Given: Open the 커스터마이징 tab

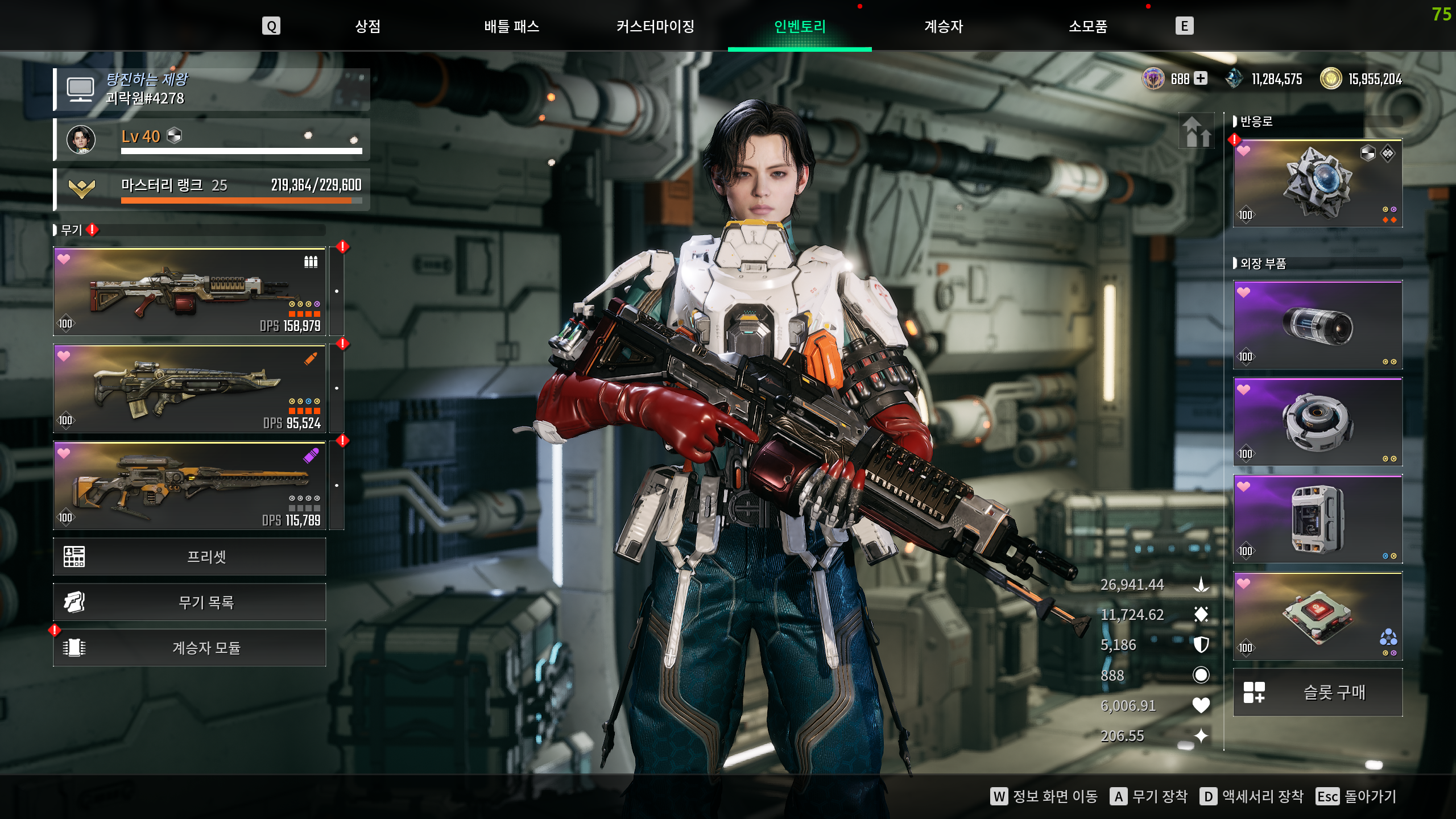Looking at the screenshot, I should [655, 26].
